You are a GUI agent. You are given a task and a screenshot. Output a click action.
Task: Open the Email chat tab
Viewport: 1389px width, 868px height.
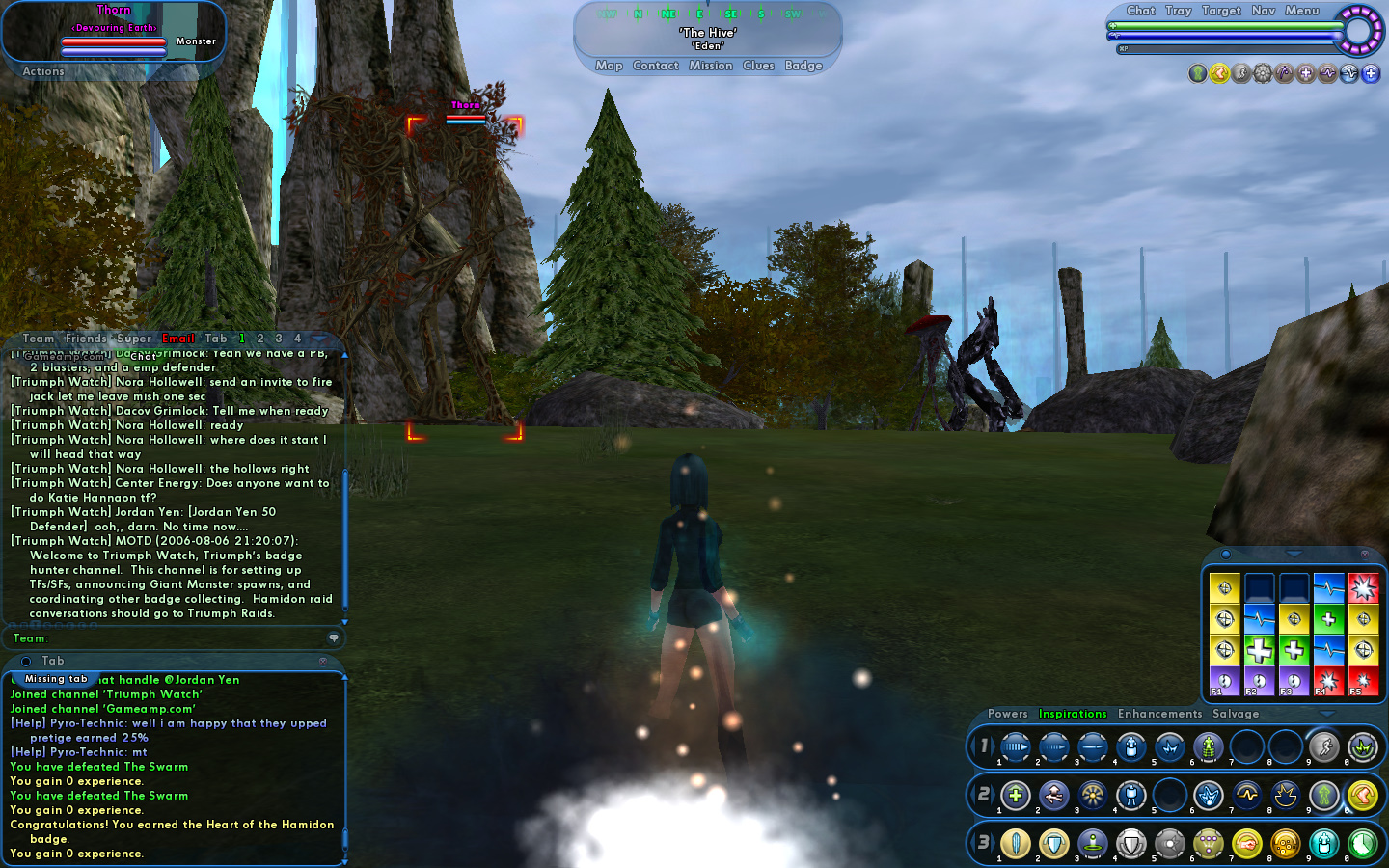178,339
